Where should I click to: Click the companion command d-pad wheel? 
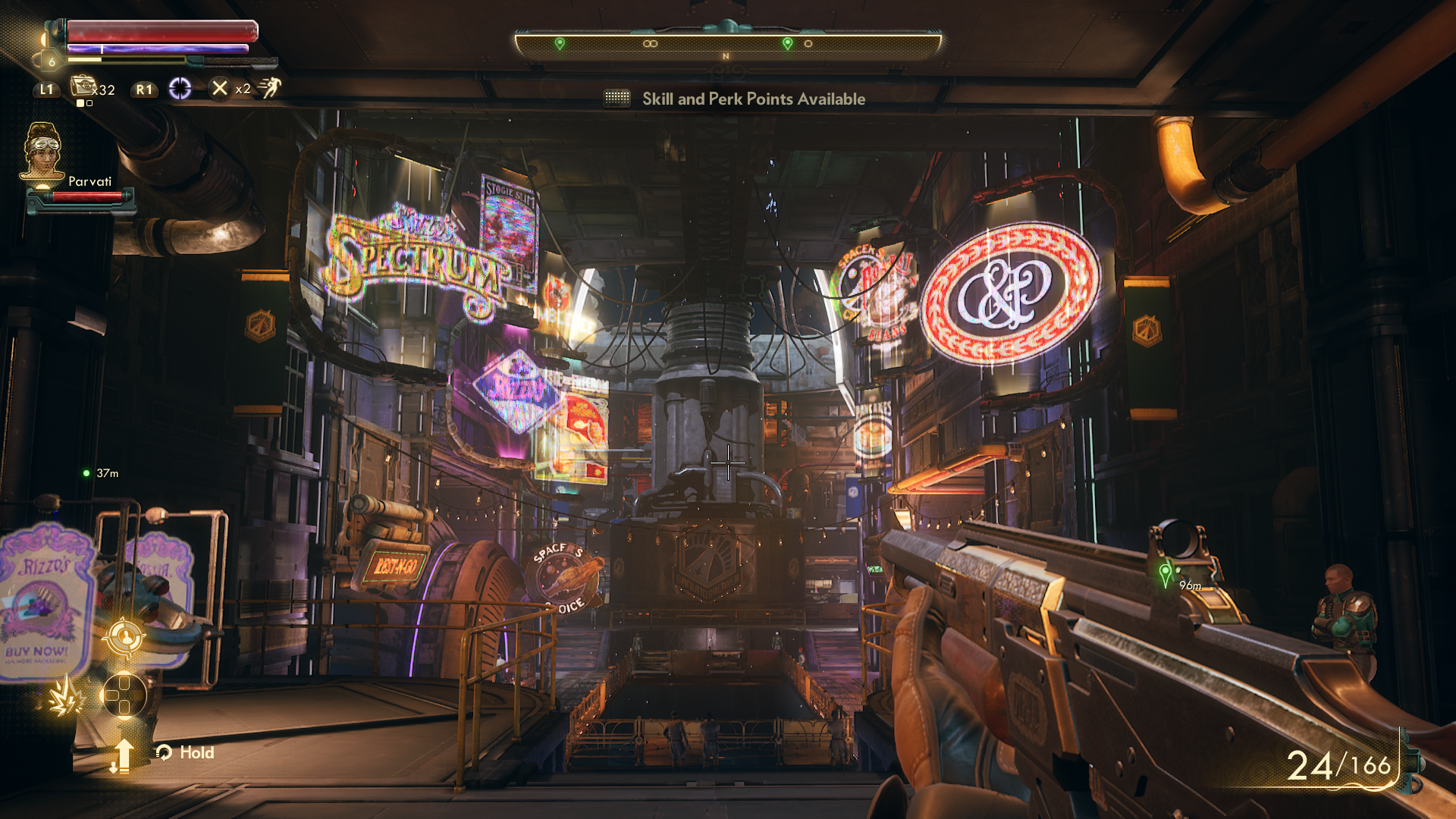tap(124, 695)
